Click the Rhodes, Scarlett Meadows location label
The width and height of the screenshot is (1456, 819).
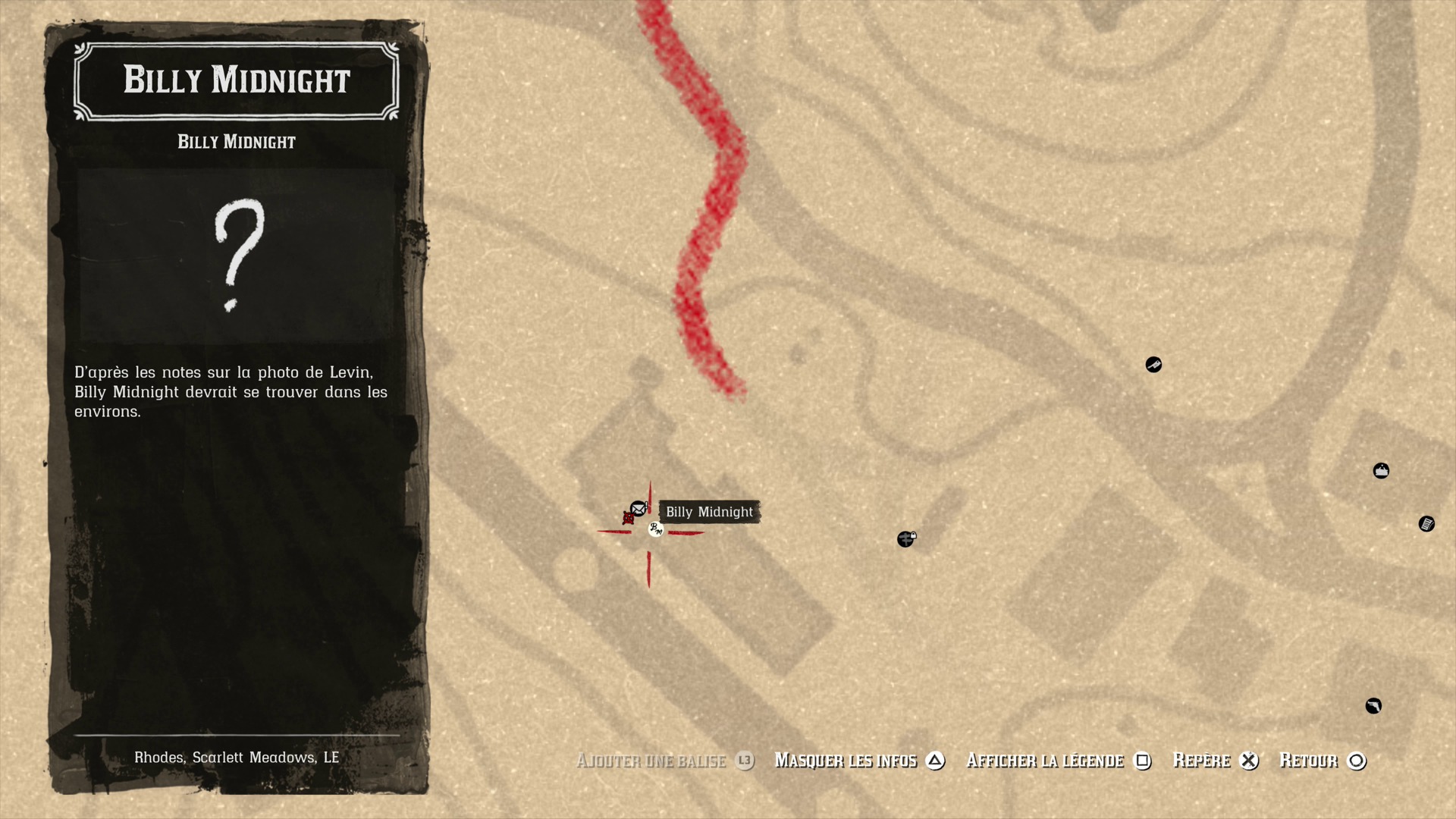pos(237,756)
